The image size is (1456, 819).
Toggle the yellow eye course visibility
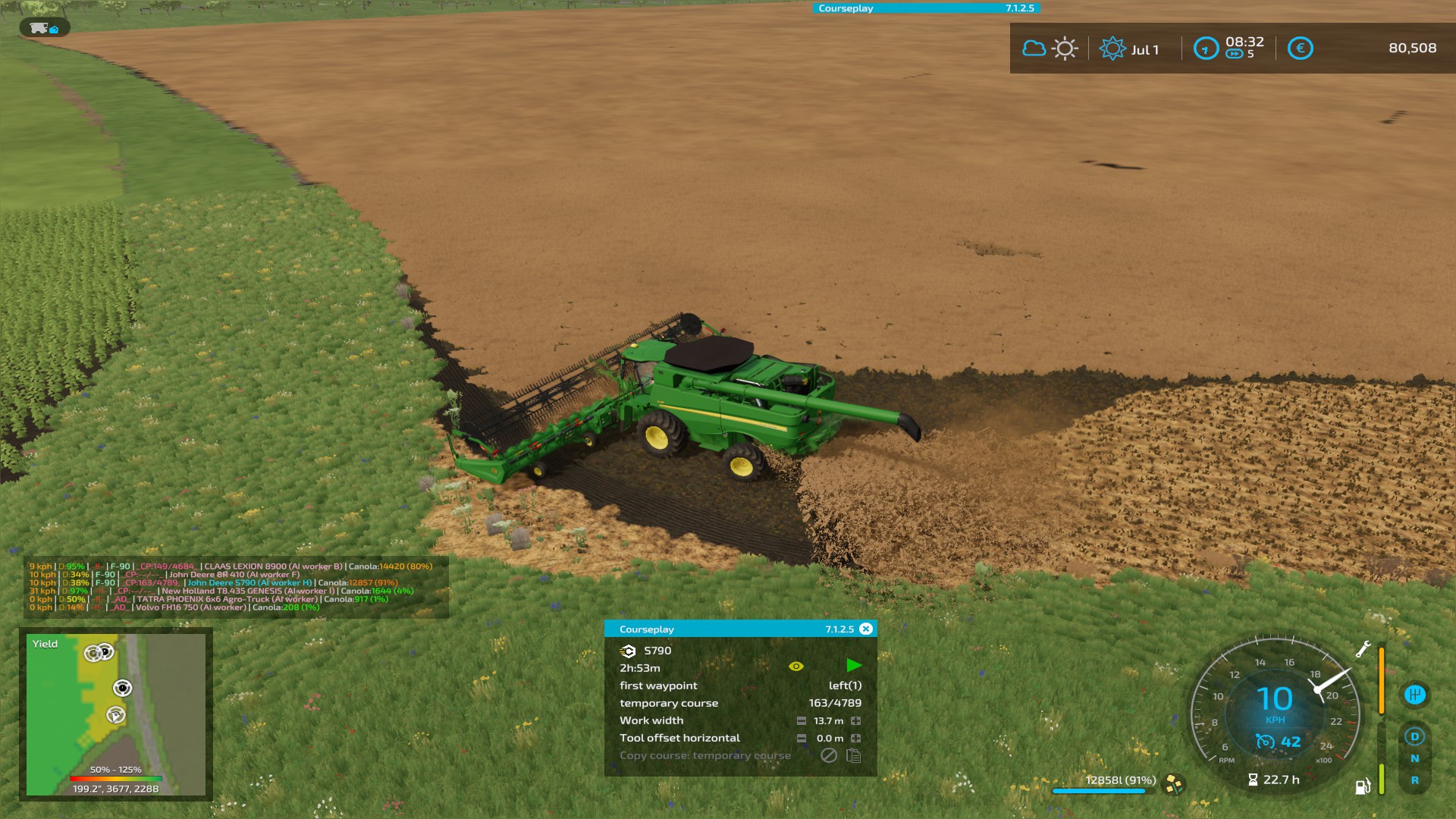click(x=796, y=667)
